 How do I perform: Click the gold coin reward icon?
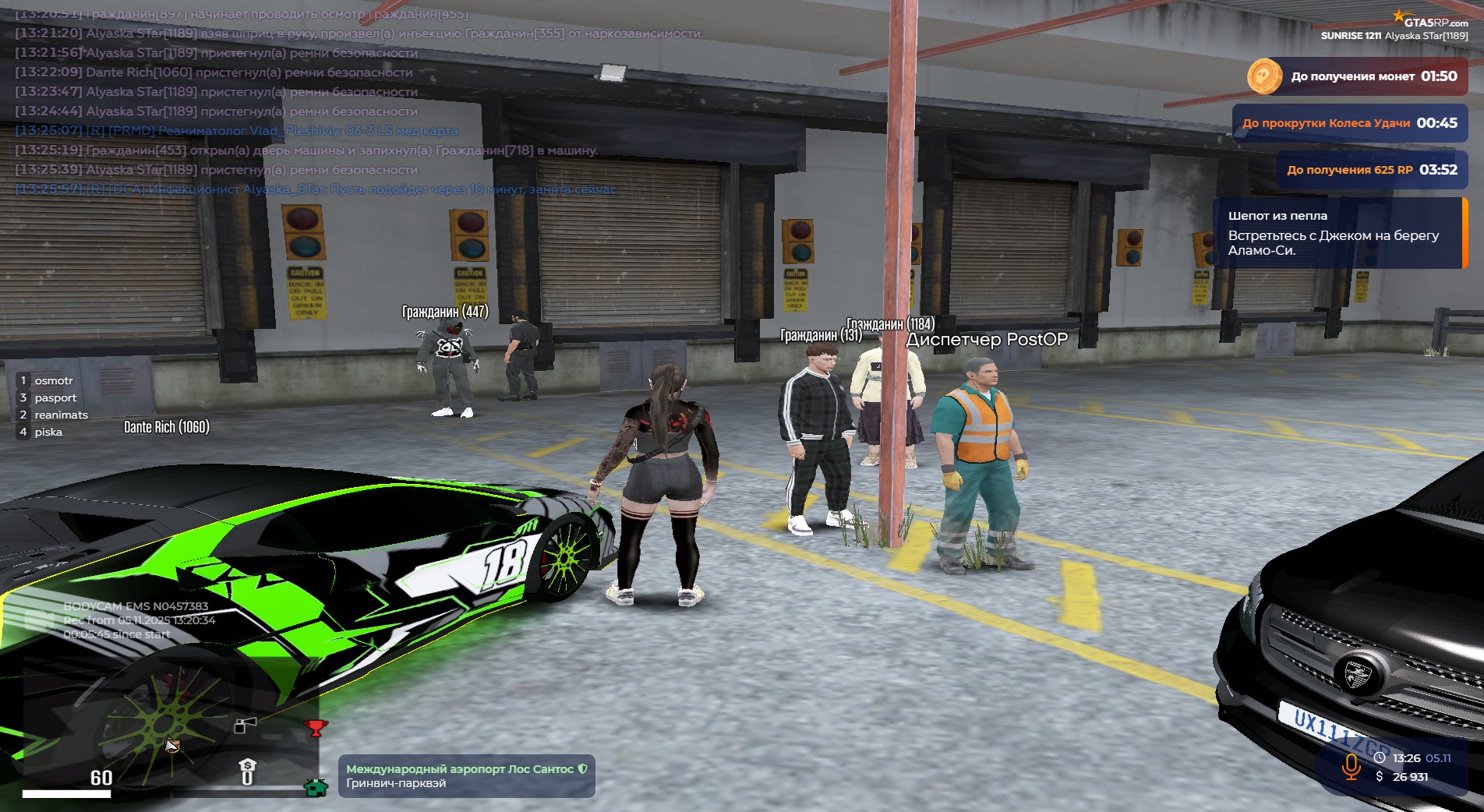pyautogui.click(x=1263, y=76)
